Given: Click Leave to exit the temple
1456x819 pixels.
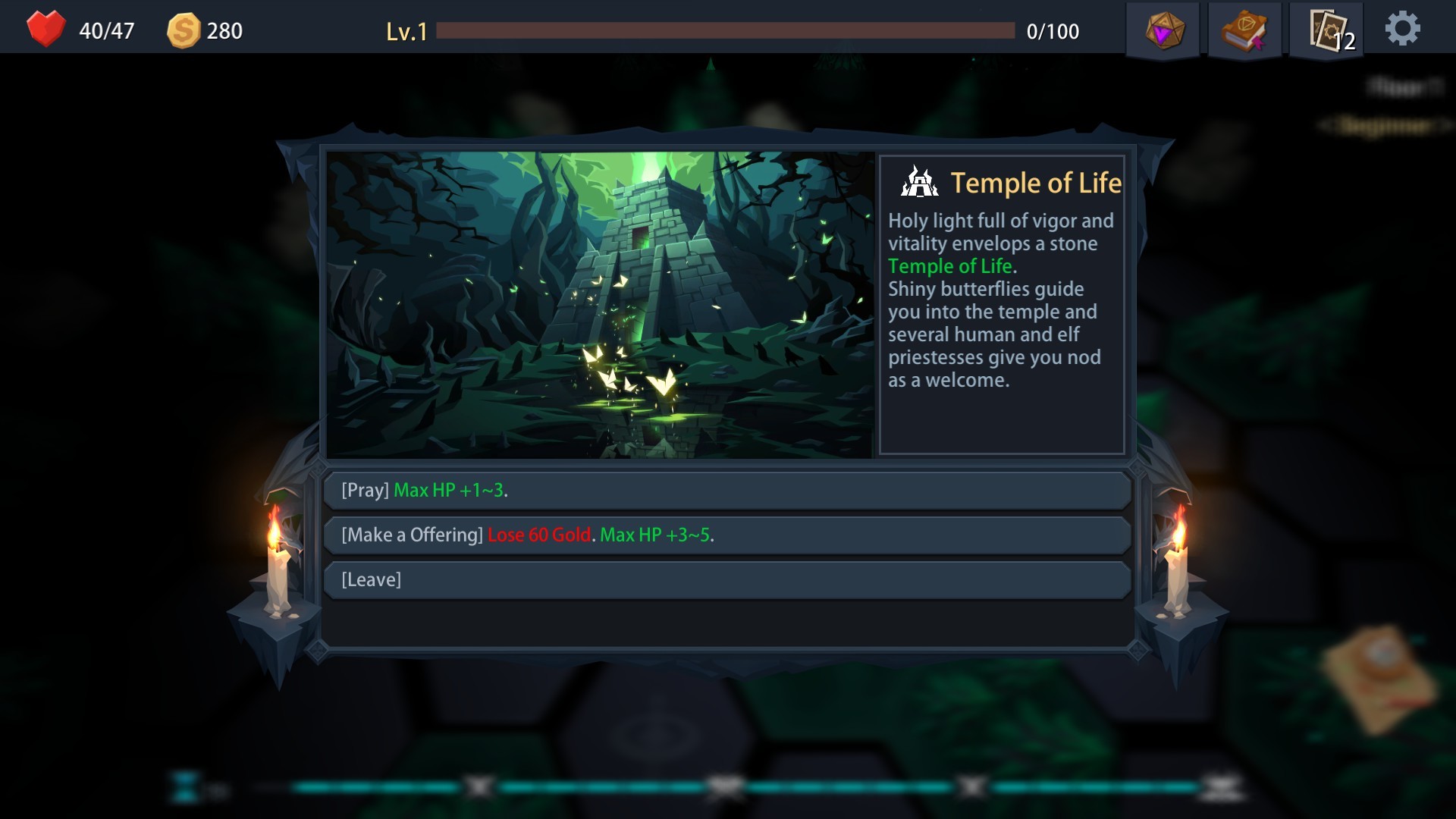Looking at the screenshot, I should tap(728, 579).
